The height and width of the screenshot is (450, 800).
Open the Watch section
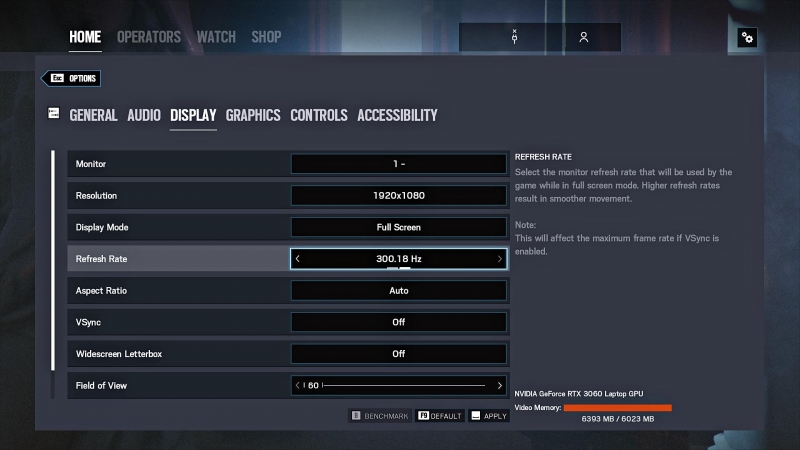pyautogui.click(x=216, y=37)
